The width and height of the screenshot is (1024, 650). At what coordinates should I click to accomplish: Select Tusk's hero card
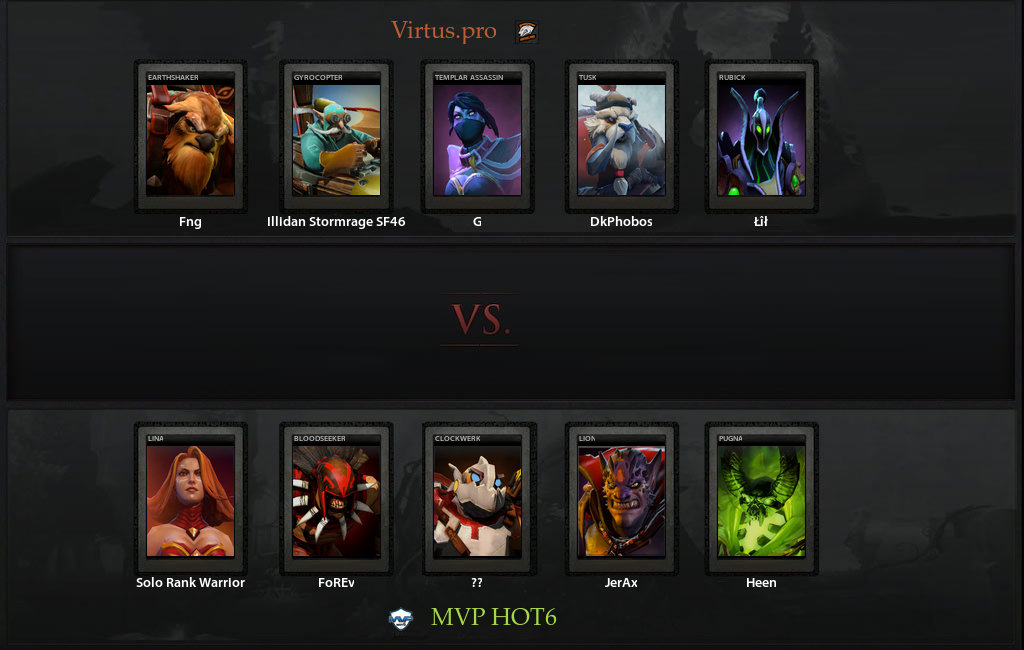(x=621, y=139)
